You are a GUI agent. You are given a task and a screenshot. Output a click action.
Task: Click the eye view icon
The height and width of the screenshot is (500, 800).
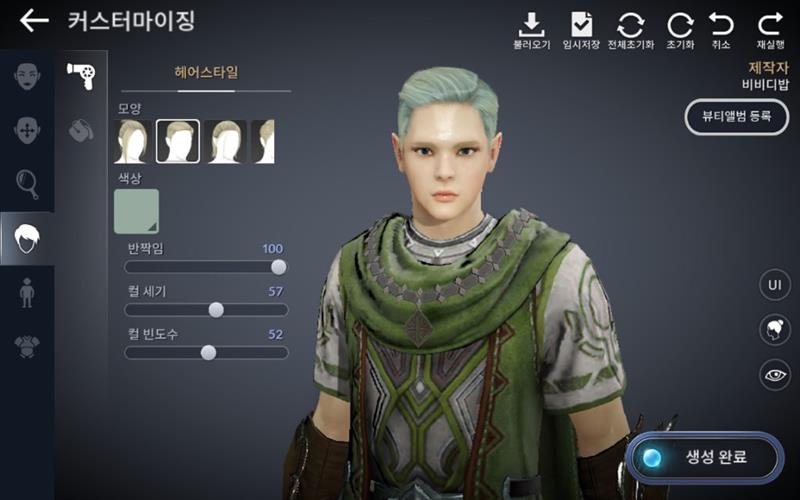click(774, 374)
